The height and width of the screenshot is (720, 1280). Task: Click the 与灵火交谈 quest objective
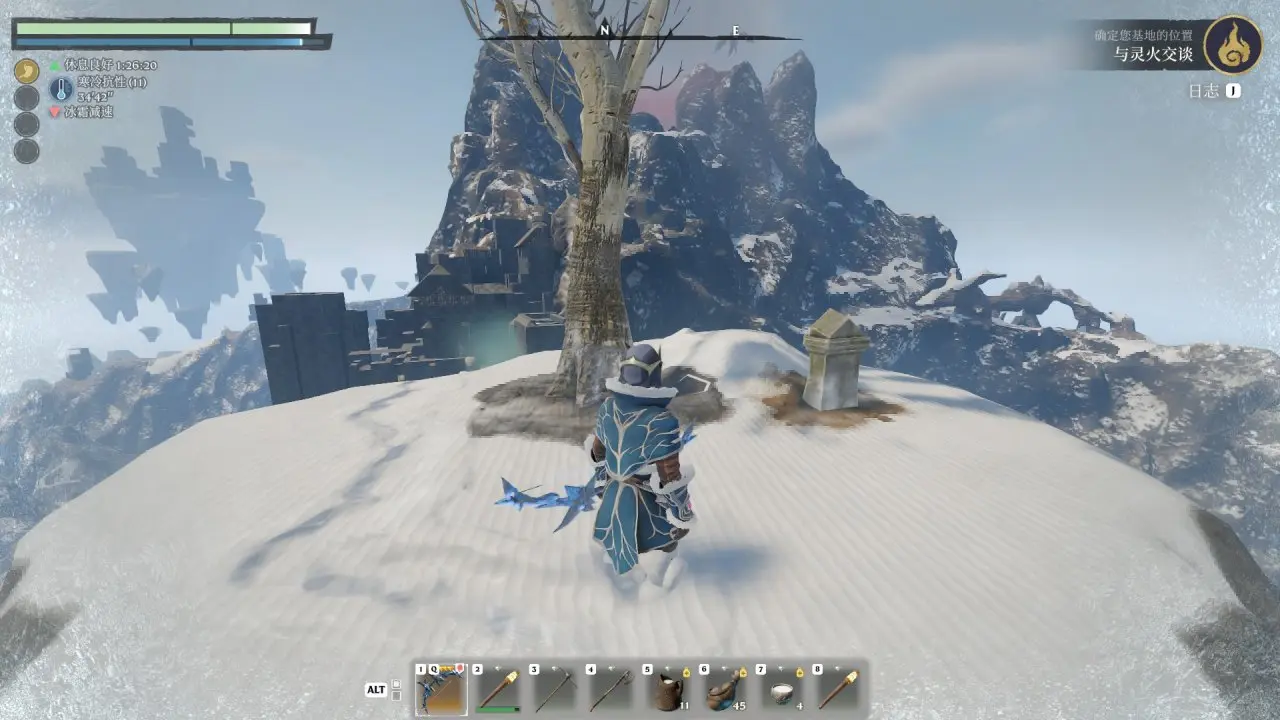(x=1153, y=54)
